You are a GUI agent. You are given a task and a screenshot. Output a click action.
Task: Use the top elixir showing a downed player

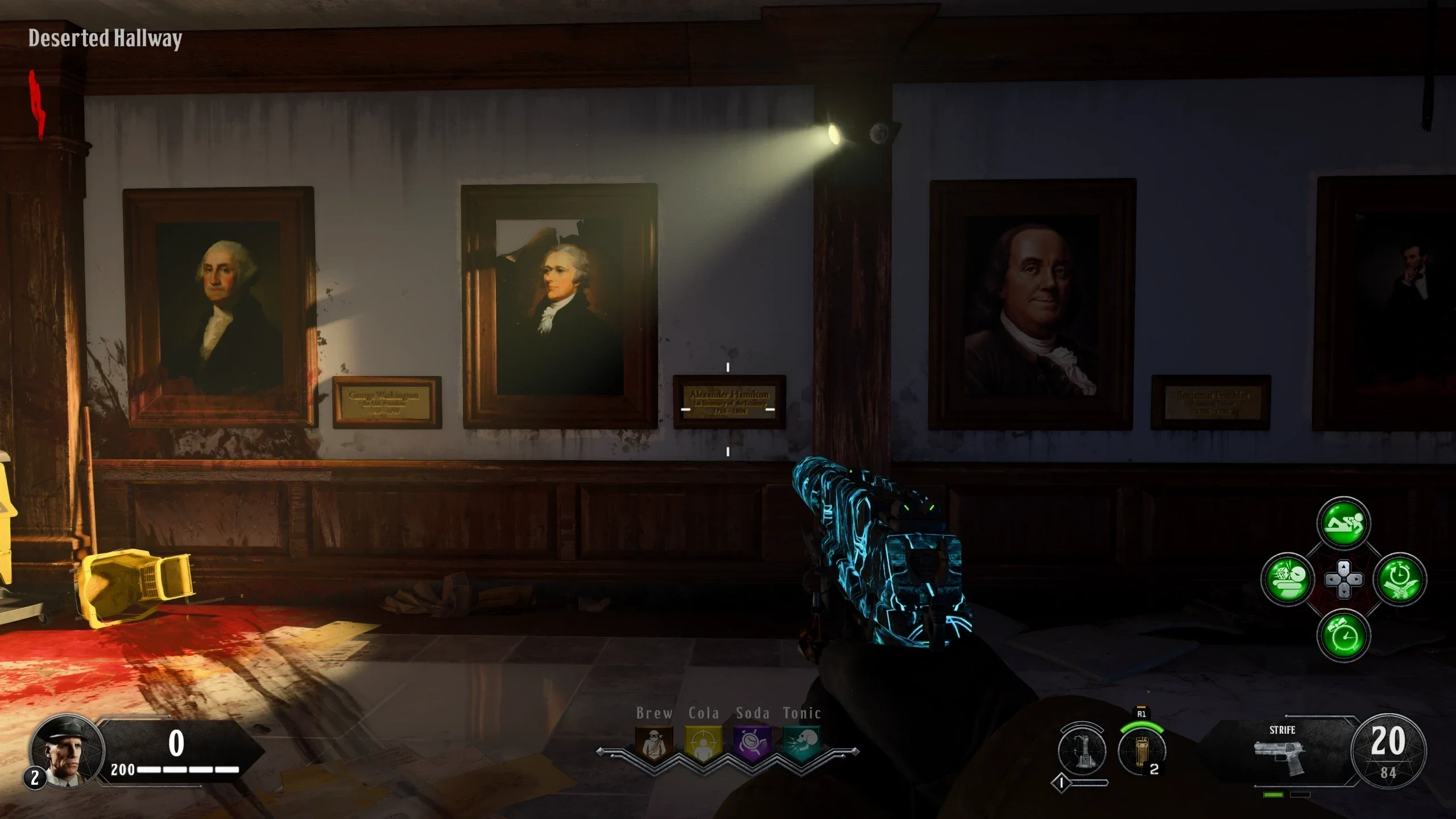point(1343,524)
